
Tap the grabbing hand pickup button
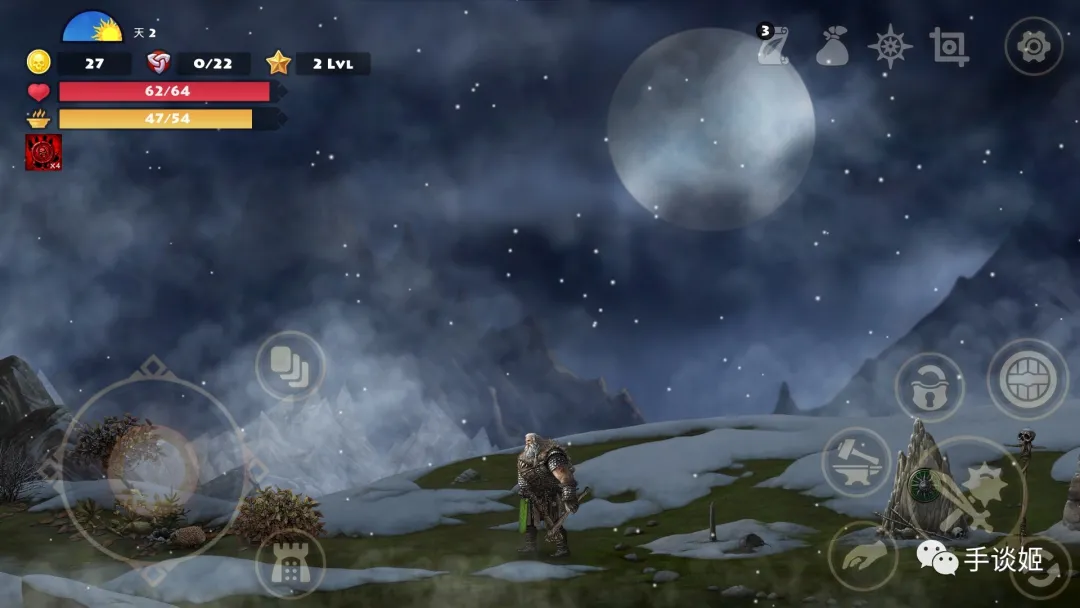tap(862, 556)
